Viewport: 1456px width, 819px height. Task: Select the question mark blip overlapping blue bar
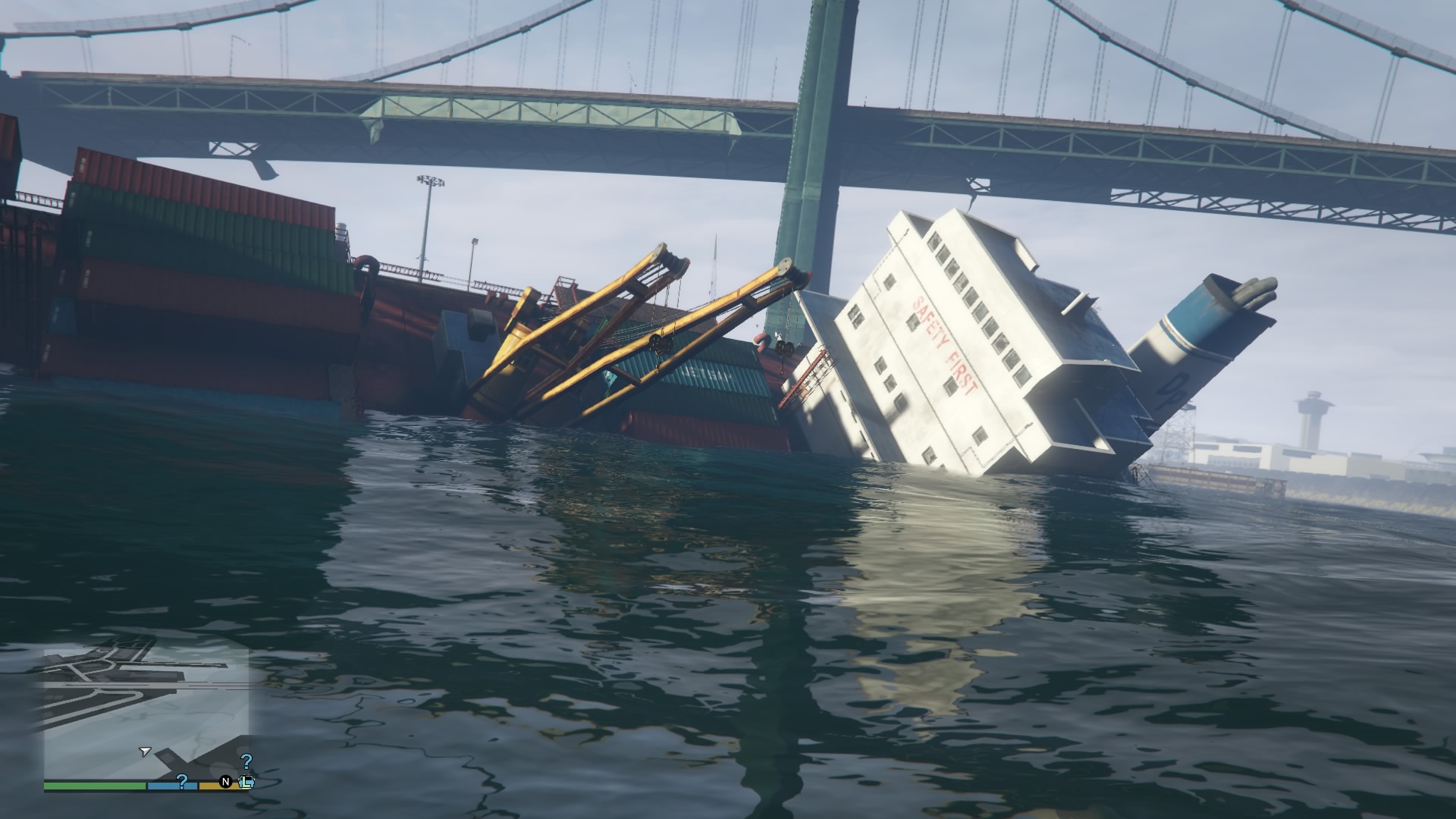coord(182,781)
